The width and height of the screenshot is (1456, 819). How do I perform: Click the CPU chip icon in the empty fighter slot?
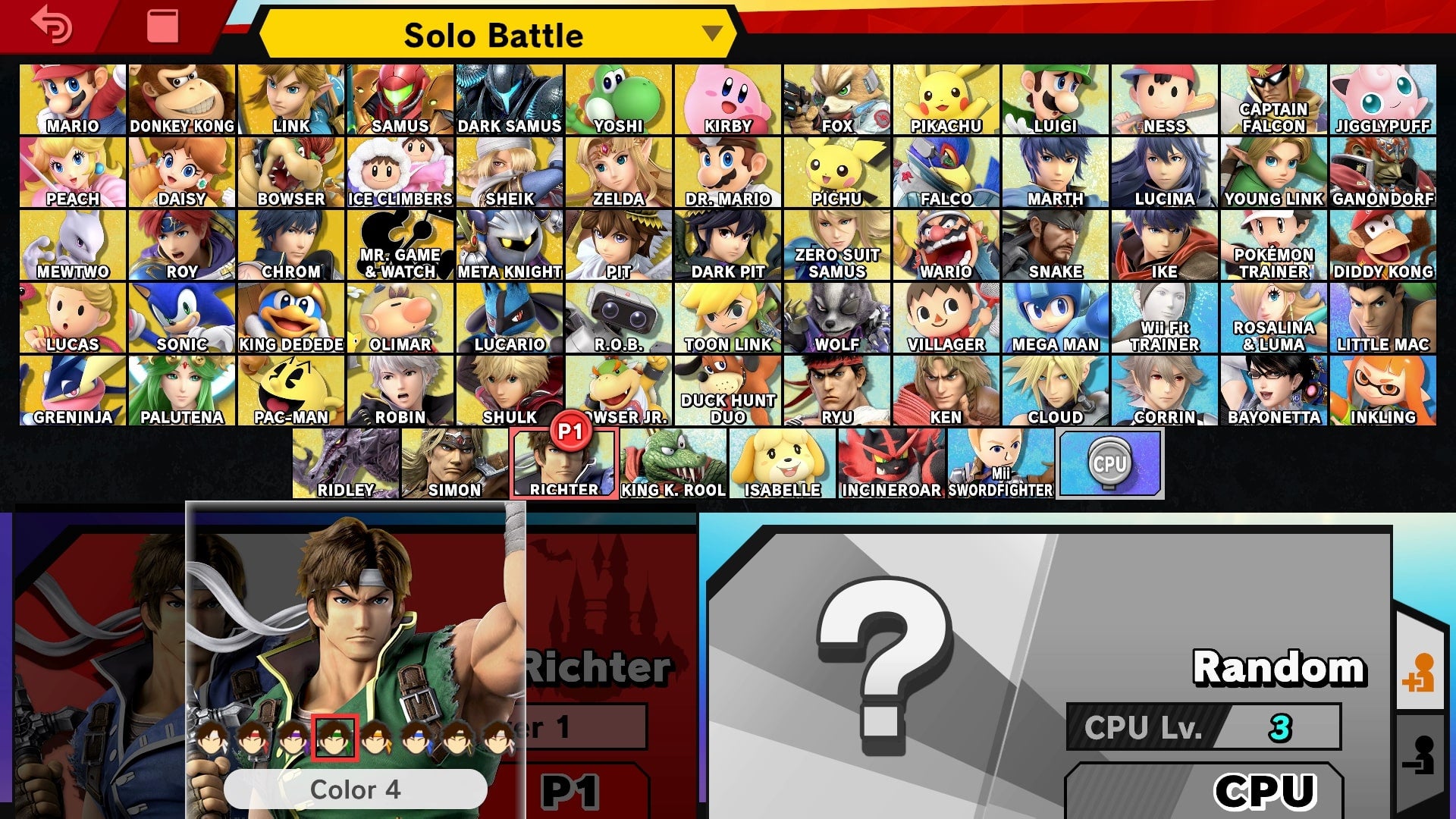tap(1110, 461)
